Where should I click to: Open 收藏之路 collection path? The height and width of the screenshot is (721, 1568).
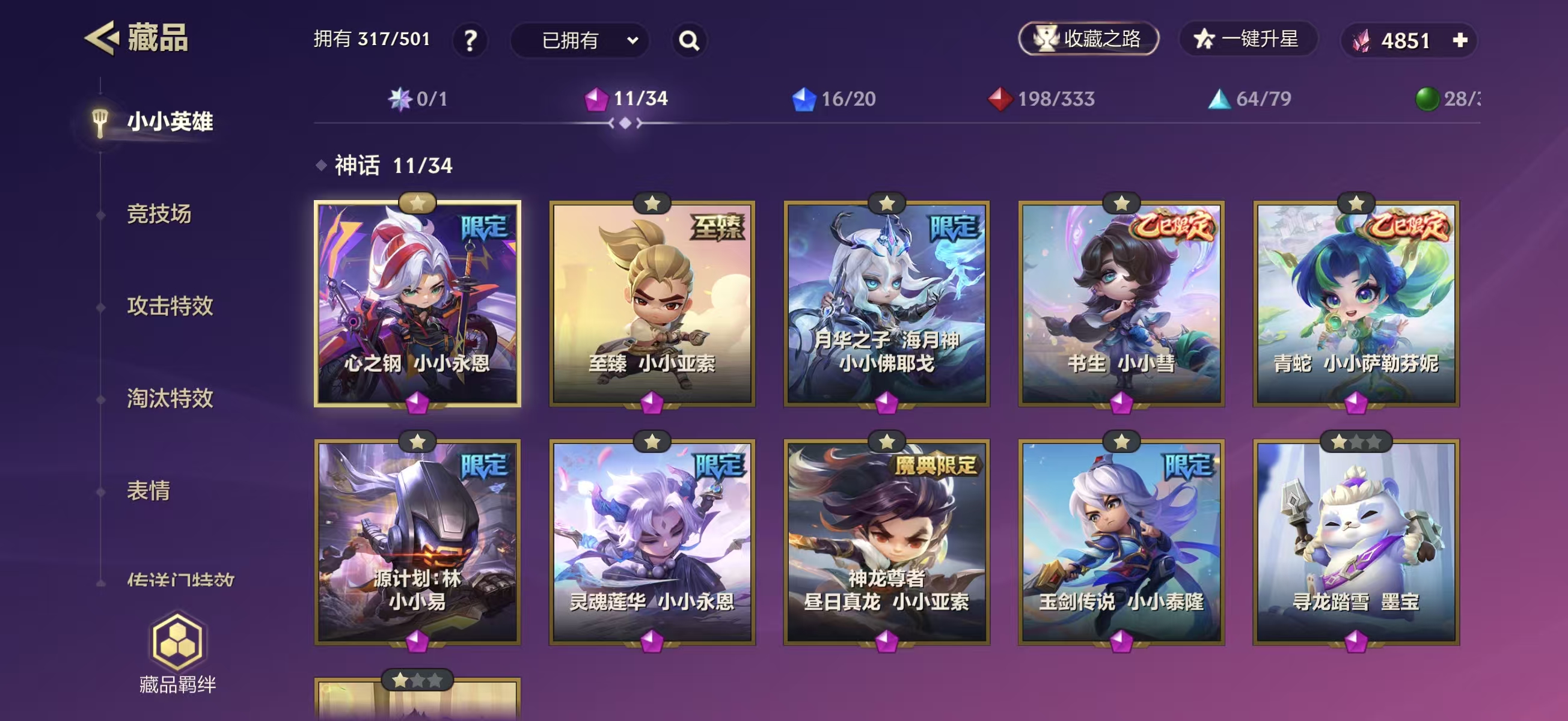pos(1088,39)
